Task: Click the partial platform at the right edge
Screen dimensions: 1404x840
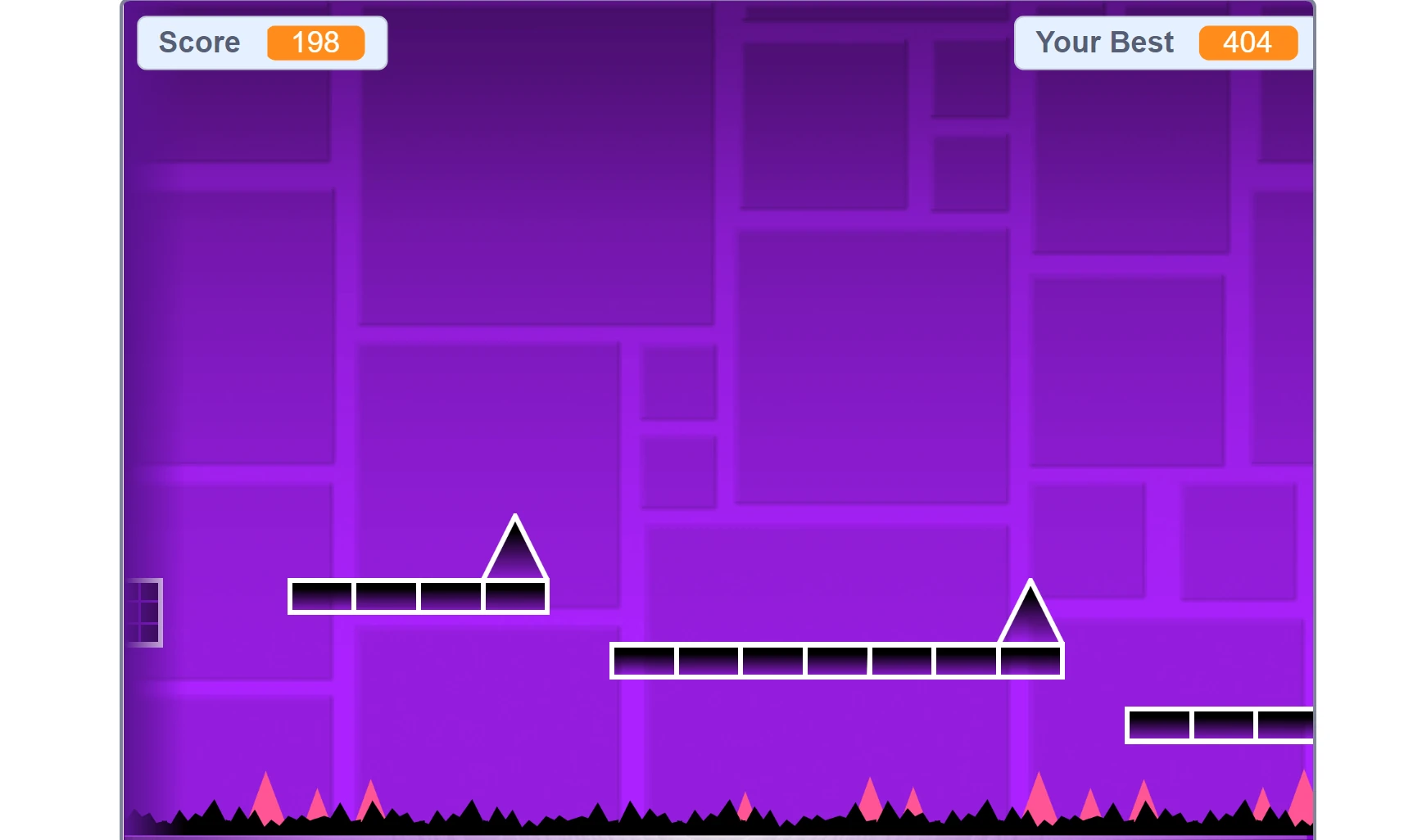Action: (x=1218, y=725)
